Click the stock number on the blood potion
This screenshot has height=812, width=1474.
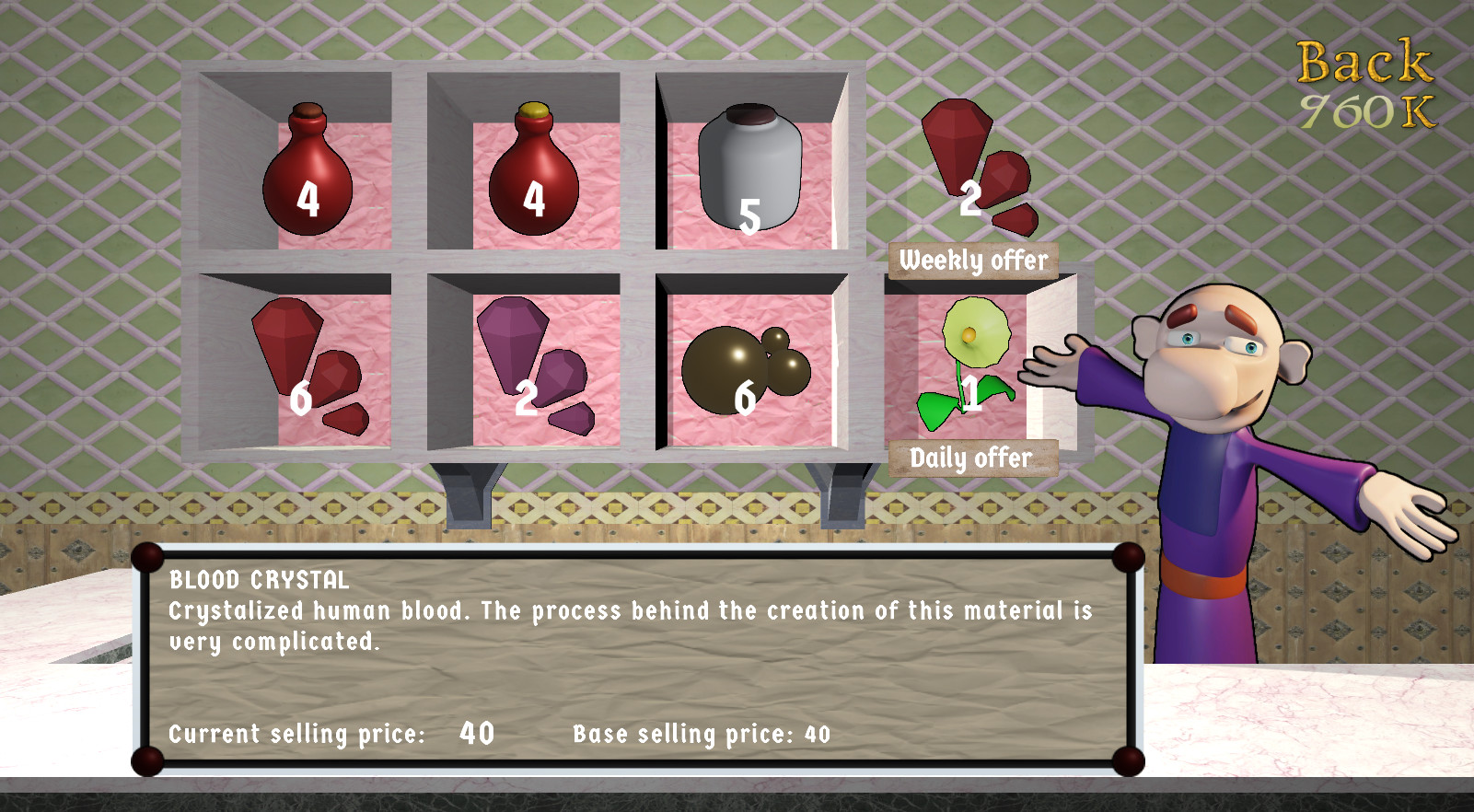(x=307, y=199)
